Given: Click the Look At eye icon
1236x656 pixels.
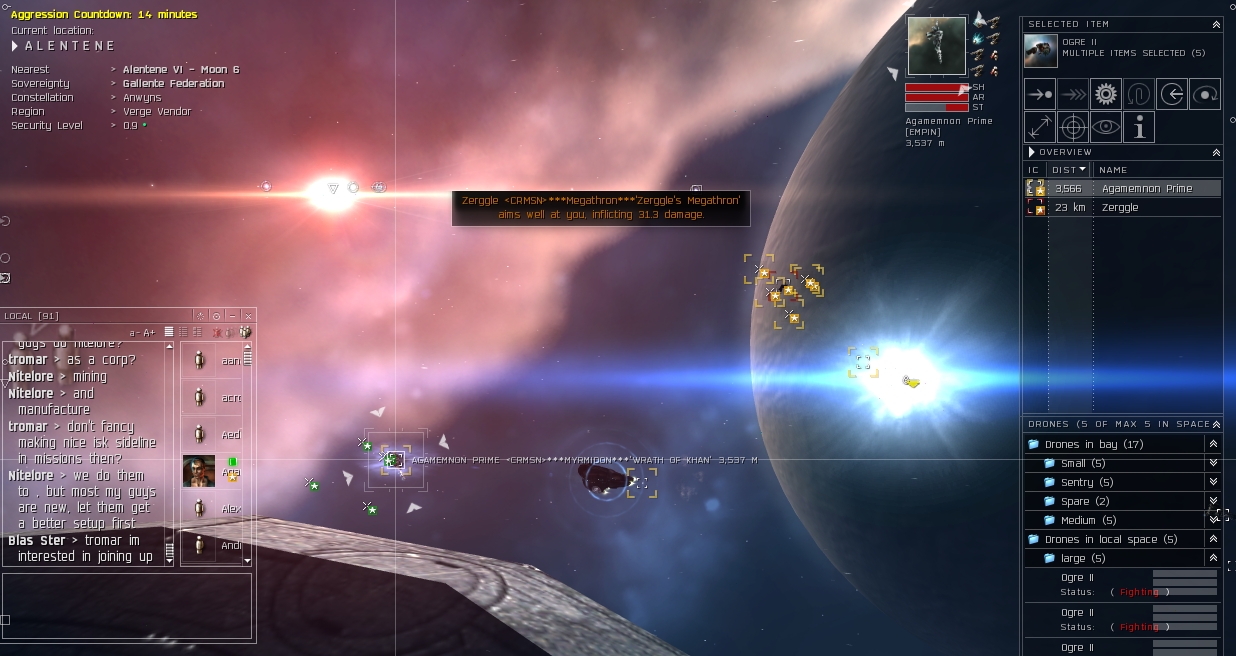Looking at the screenshot, I should pyautogui.click(x=1105, y=127).
